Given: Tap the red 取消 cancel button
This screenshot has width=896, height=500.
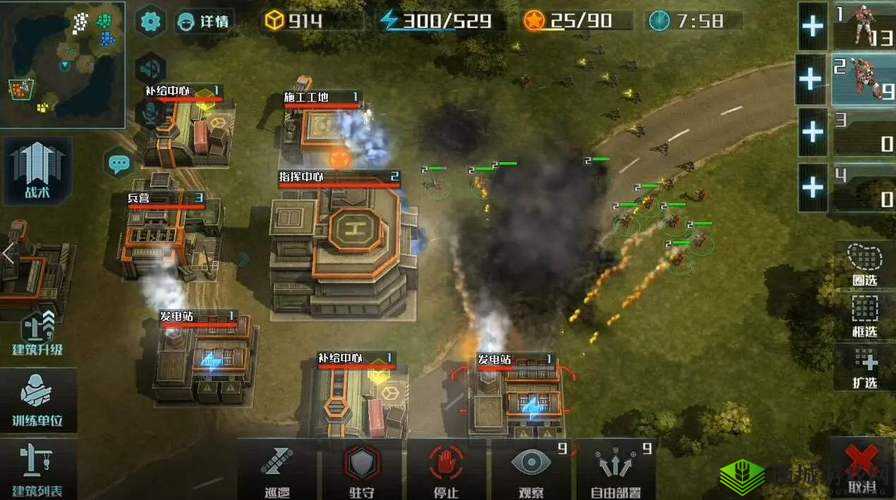Looking at the screenshot, I should tap(861, 468).
